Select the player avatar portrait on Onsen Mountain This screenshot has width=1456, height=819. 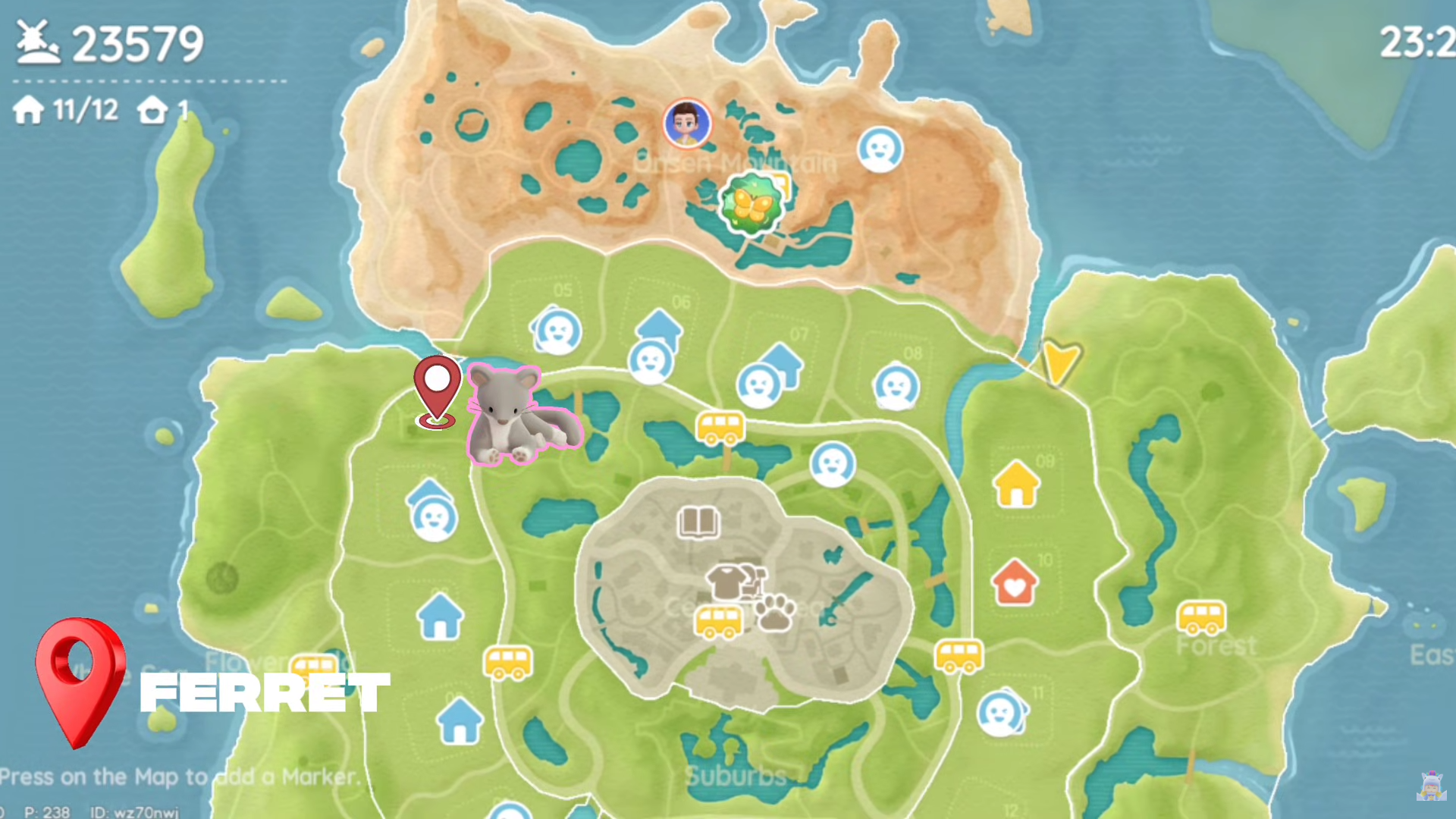686,124
